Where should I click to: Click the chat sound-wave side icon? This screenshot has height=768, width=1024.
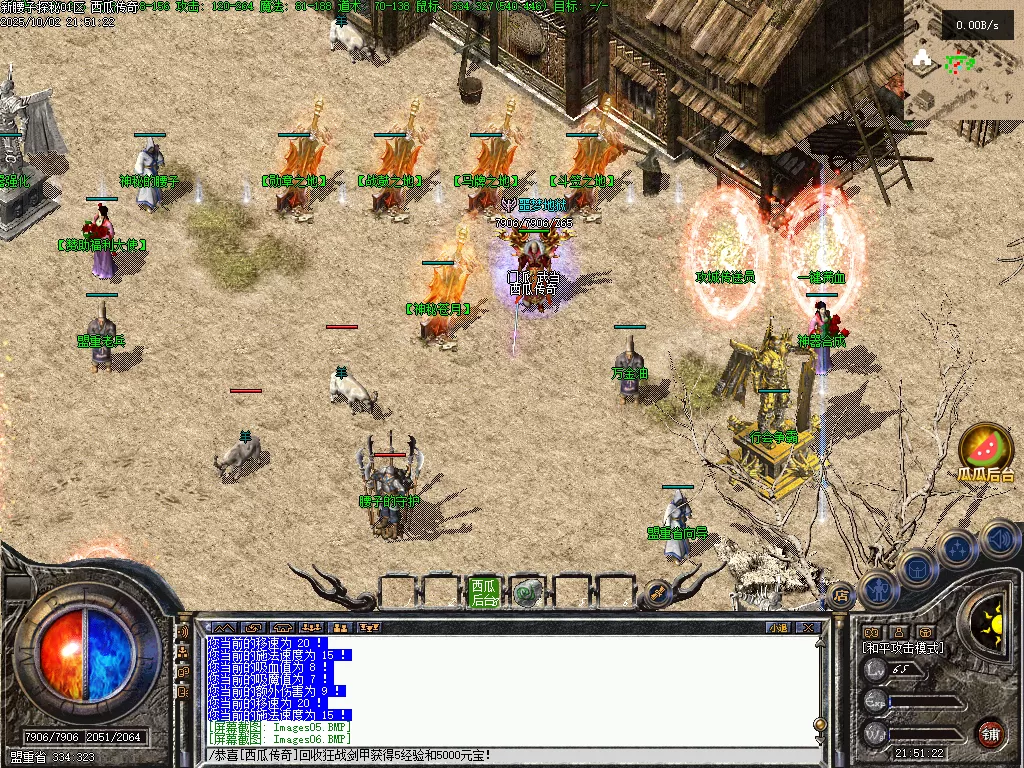click(183, 632)
